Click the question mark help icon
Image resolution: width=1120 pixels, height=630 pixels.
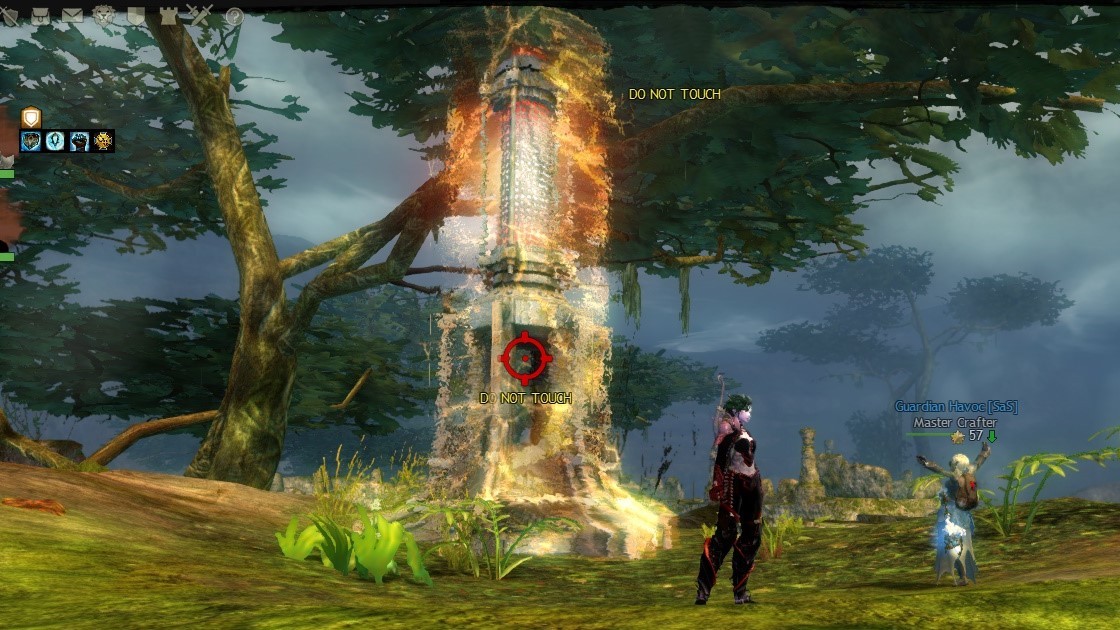click(x=234, y=16)
